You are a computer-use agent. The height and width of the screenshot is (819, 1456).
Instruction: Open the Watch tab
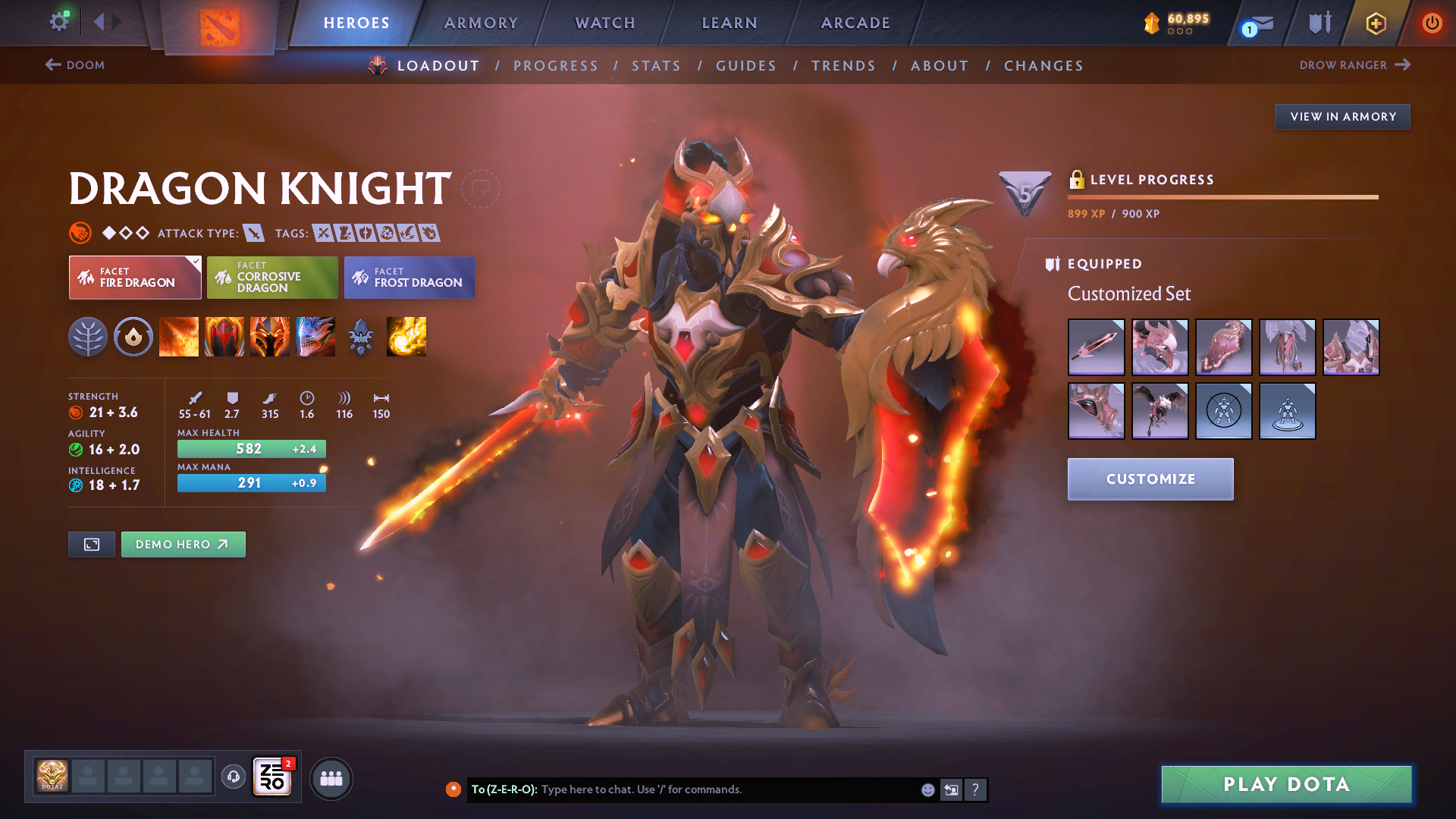coord(605,23)
